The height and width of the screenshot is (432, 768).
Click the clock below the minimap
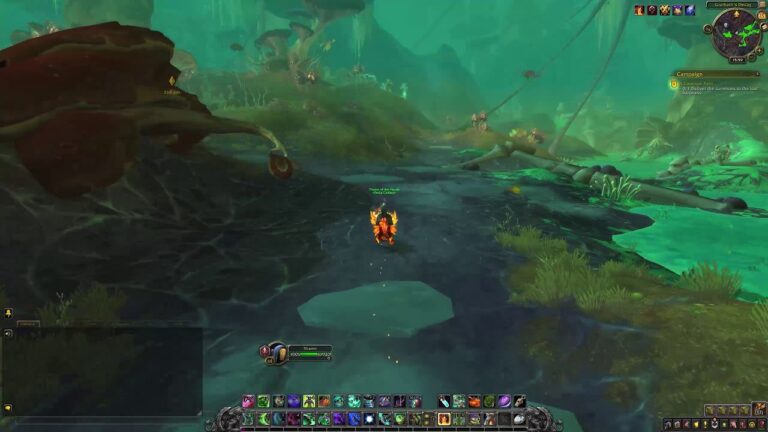(736, 60)
